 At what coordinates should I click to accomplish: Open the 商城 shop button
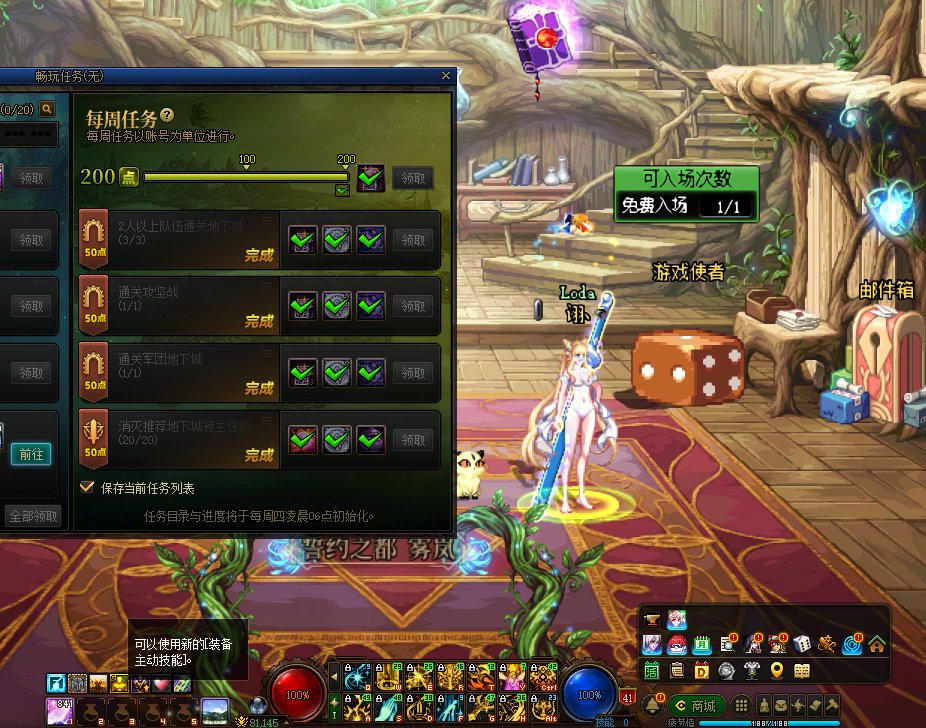tap(697, 706)
